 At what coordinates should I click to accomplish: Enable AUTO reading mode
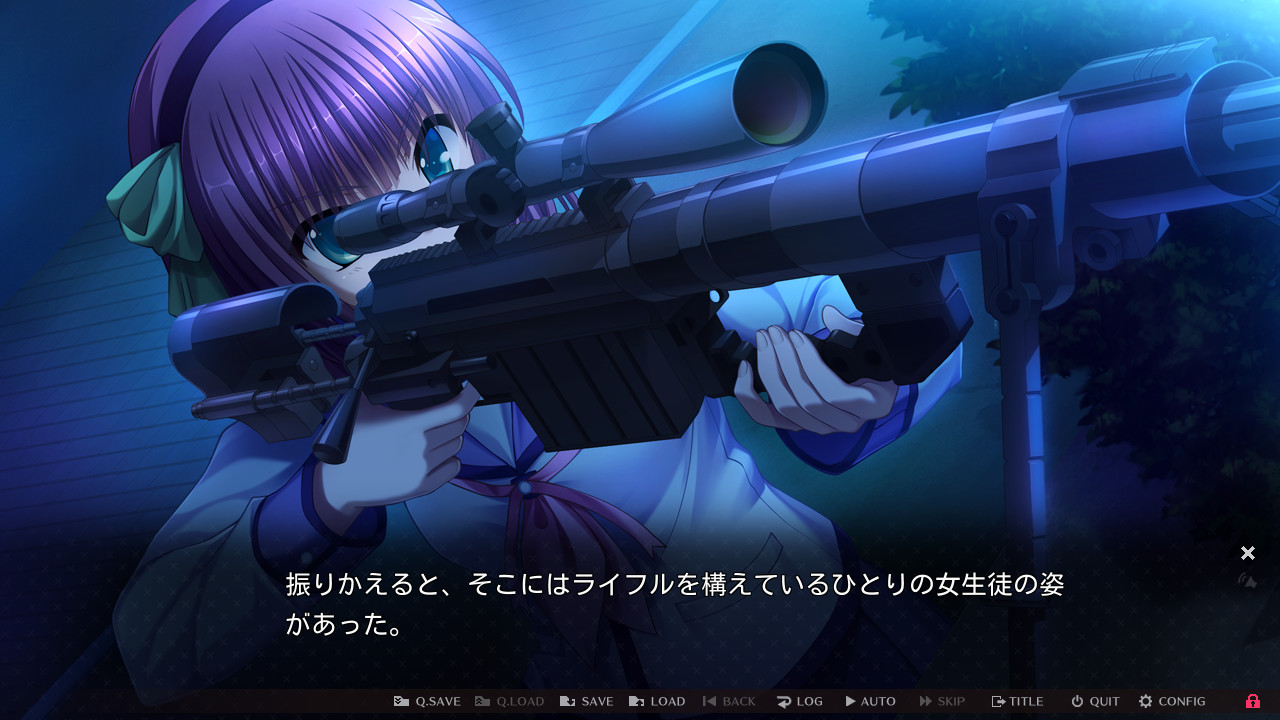point(870,701)
